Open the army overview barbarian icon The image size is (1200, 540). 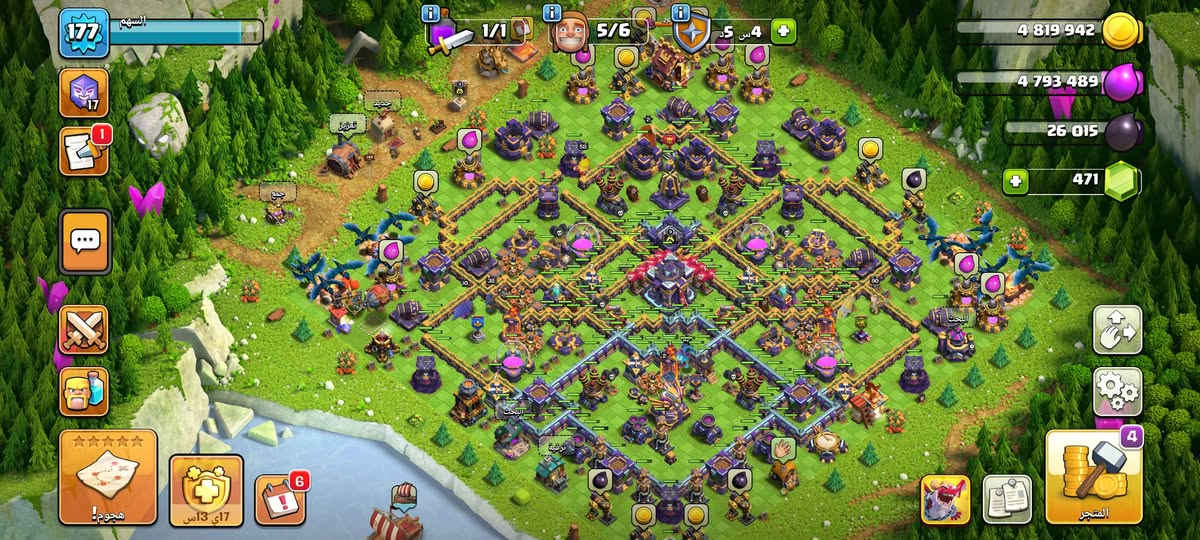click(x=85, y=391)
